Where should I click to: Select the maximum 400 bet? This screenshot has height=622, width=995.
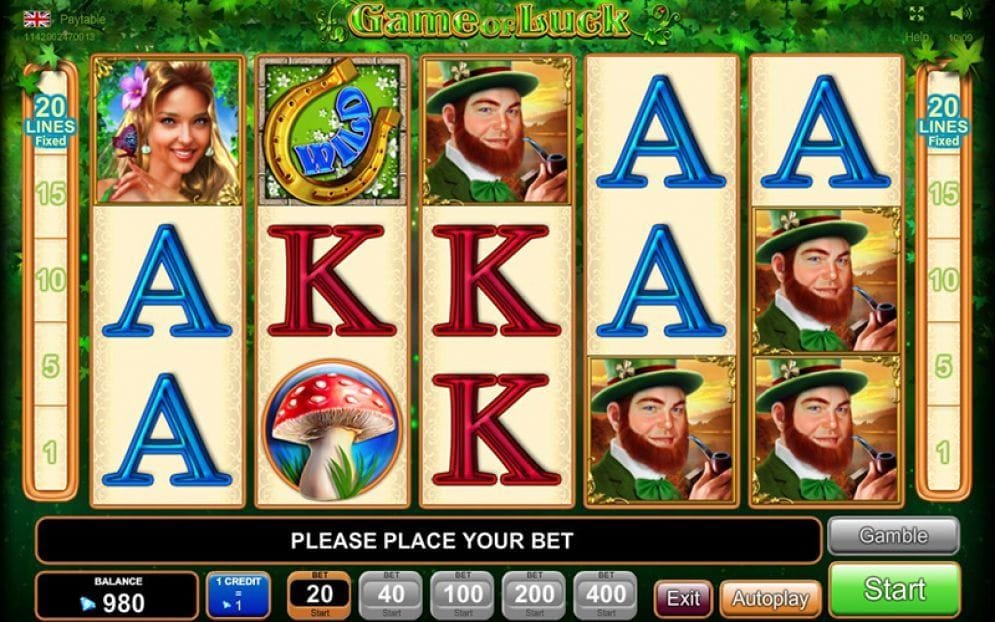click(x=605, y=596)
